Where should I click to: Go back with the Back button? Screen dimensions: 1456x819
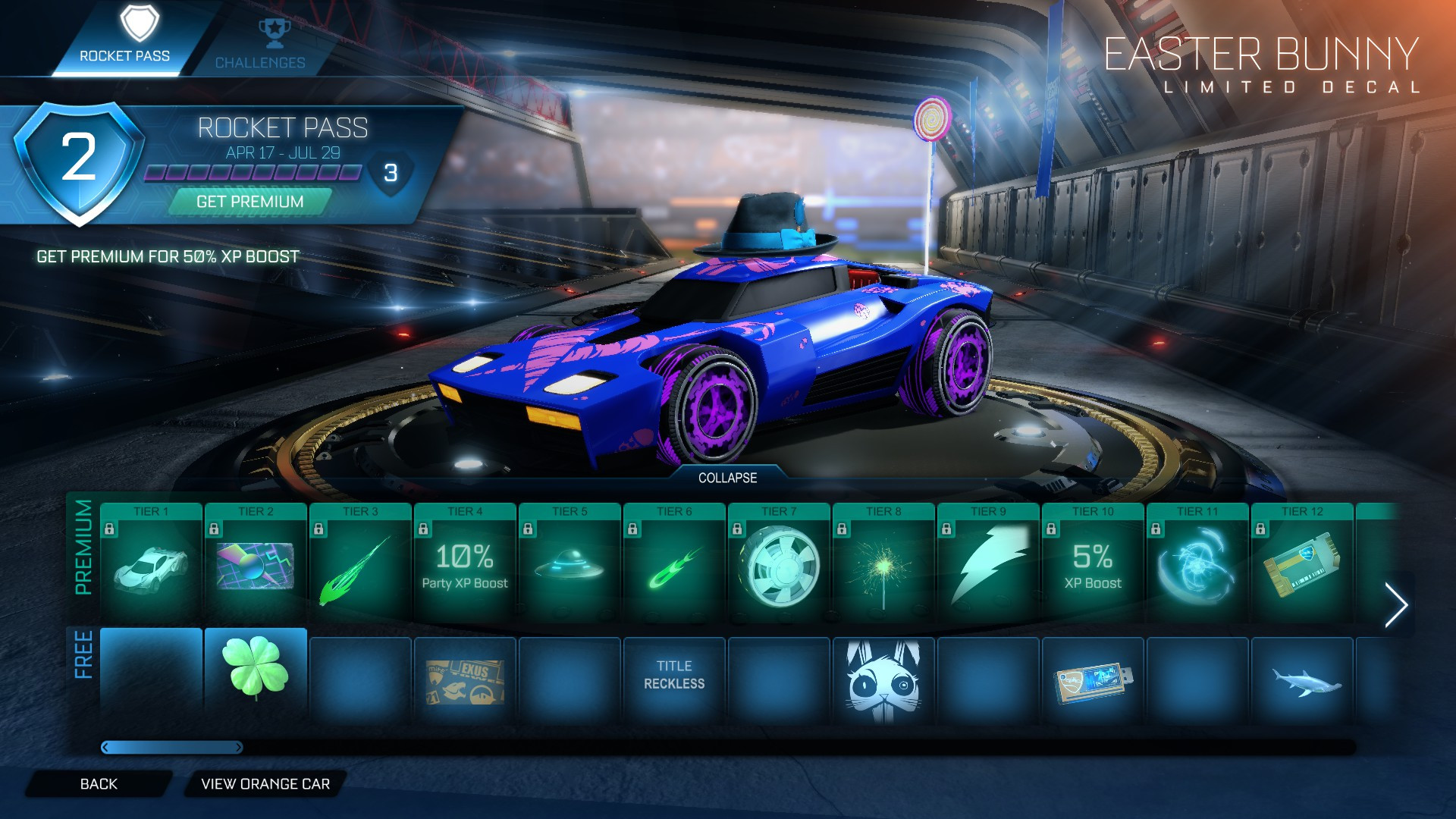pyautogui.click(x=99, y=784)
